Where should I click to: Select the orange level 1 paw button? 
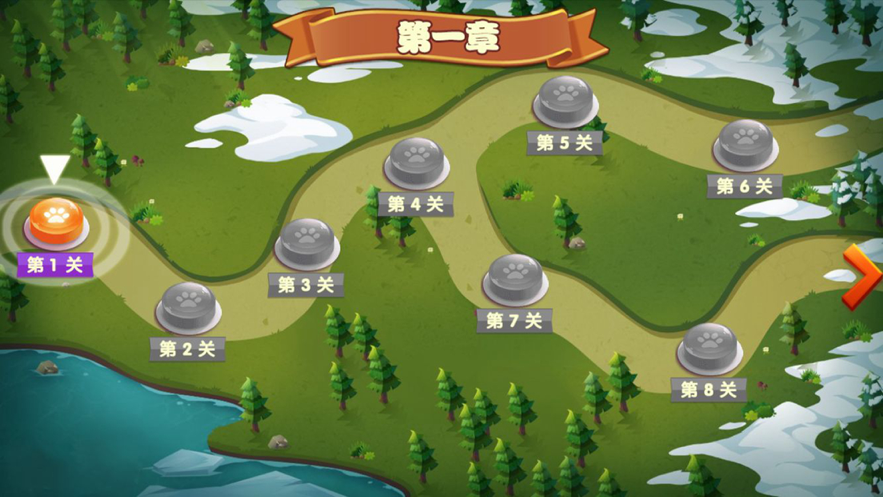coord(56,221)
